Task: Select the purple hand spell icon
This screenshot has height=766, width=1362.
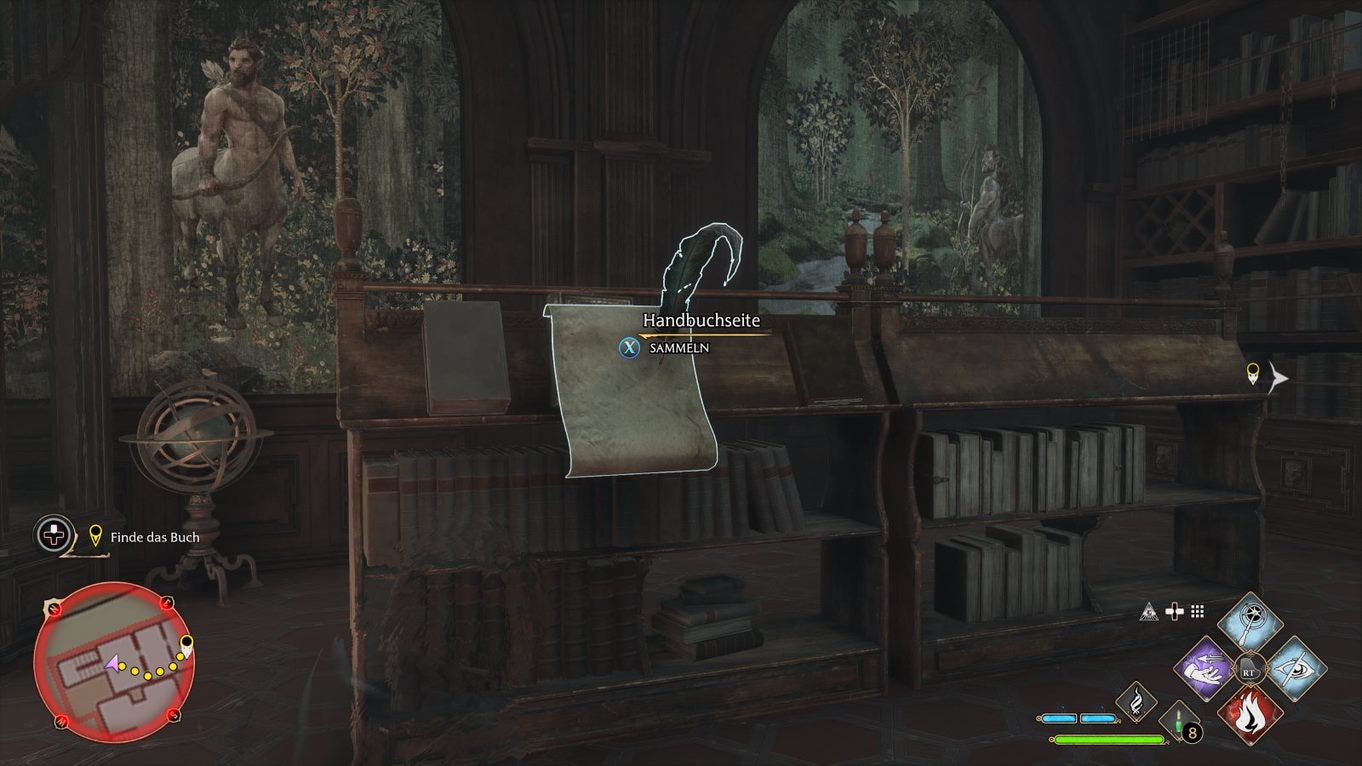Action: click(1203, 666)
